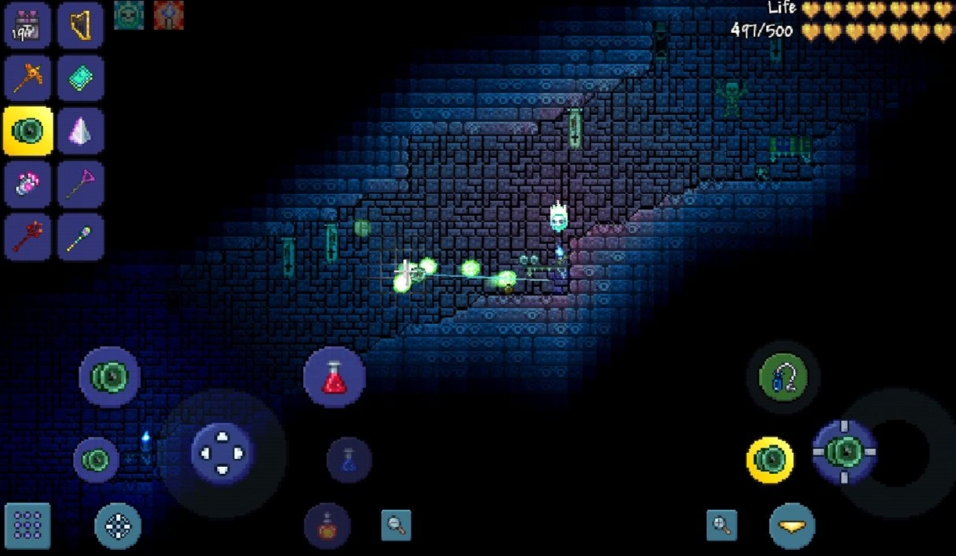956x556 pixels.
Task: Drink the blue mana potion
Action: point(348,460)
